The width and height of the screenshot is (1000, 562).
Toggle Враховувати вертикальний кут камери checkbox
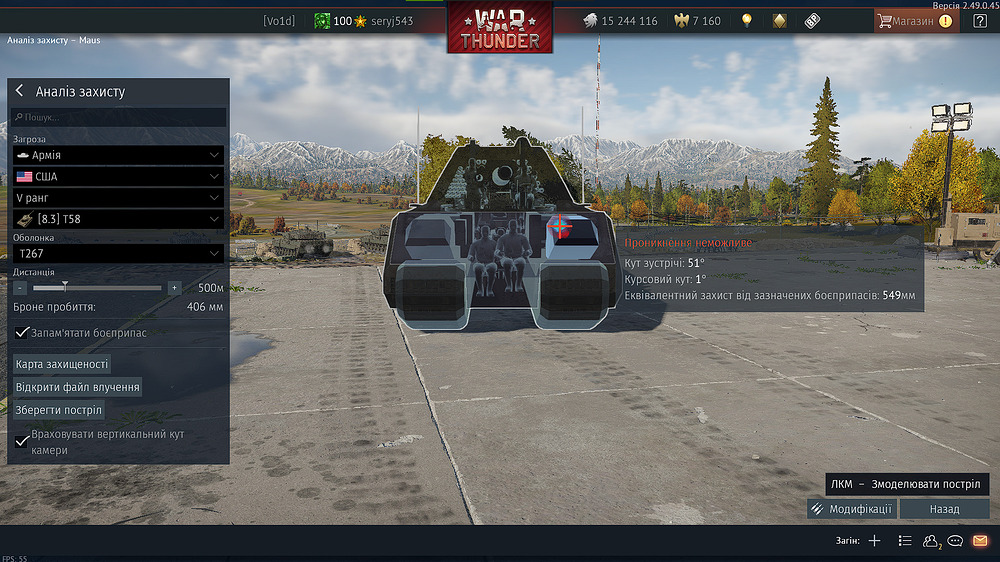pos(23,441)
